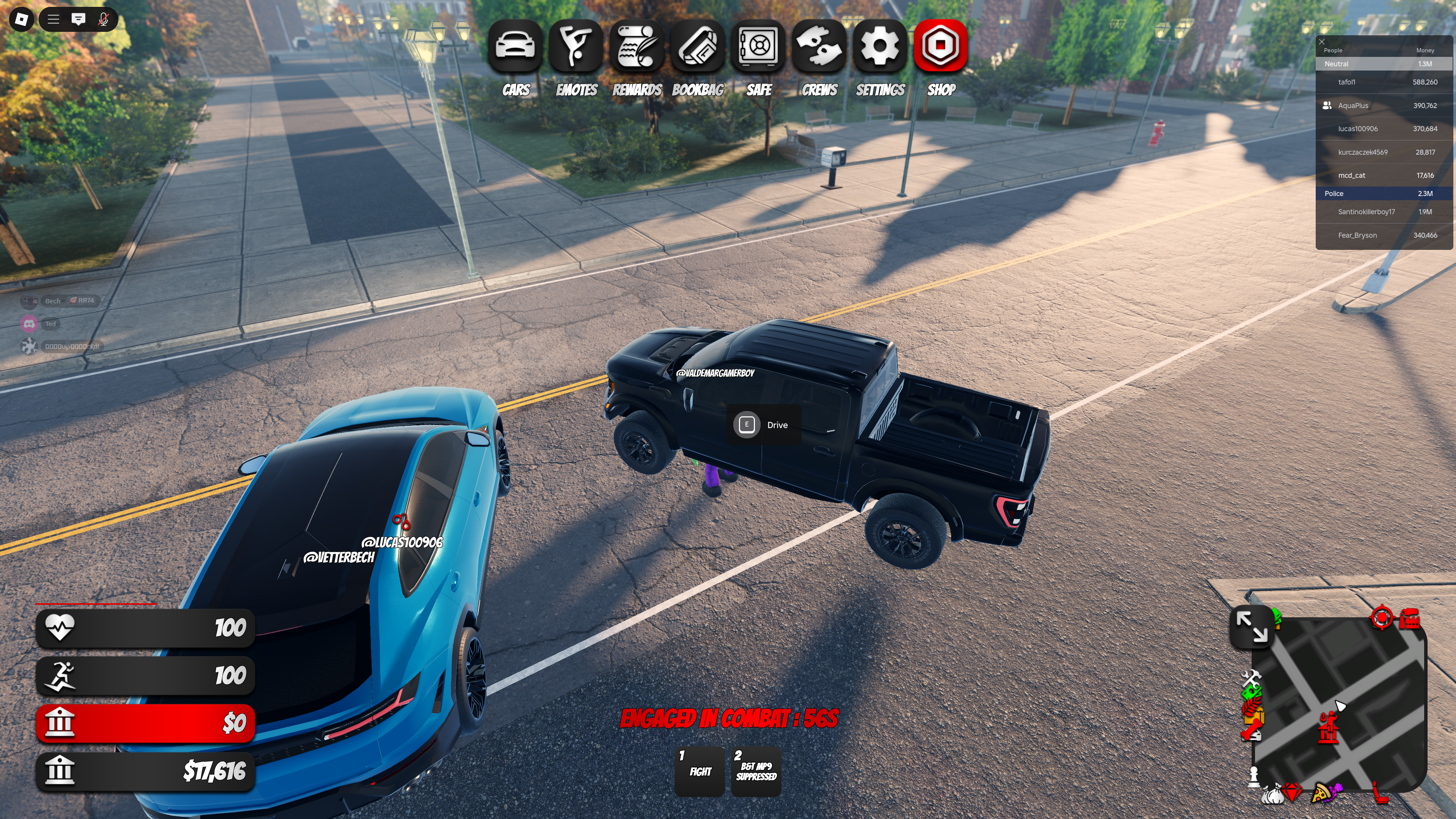
Task: Show the Rewards panel
Action: point(637,46)
